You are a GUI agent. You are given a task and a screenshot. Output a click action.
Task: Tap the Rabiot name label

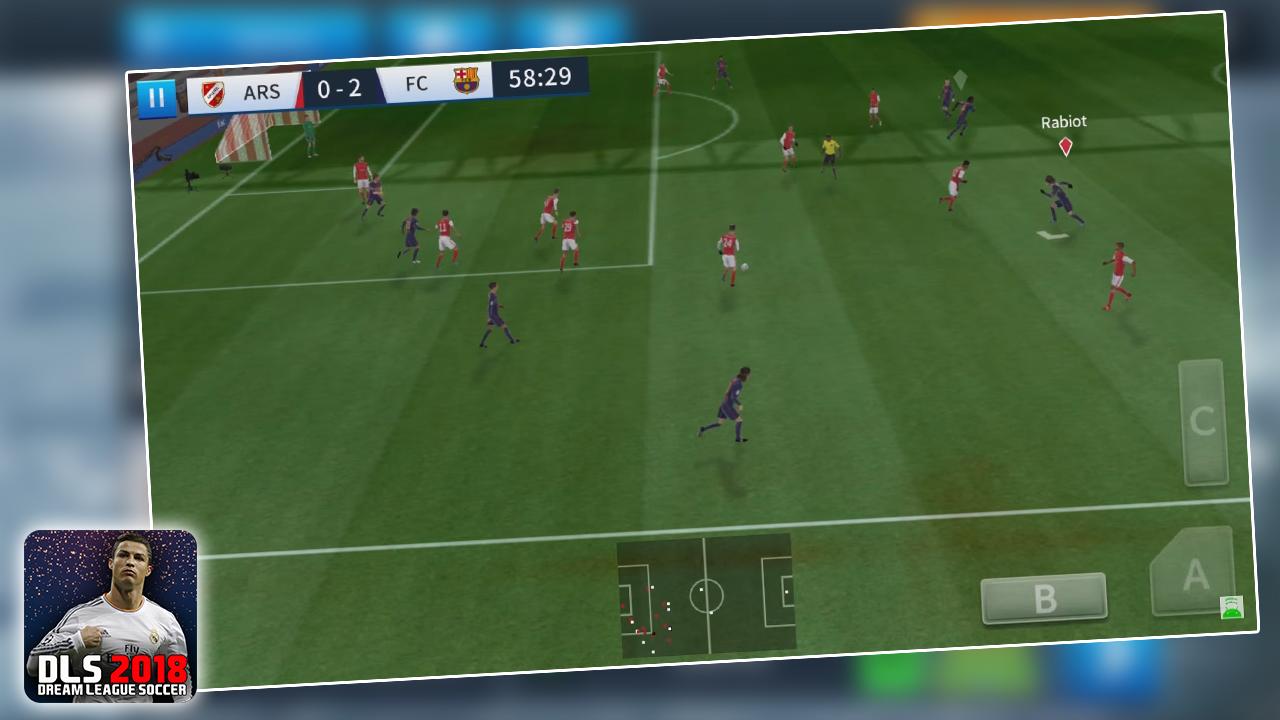point(1062,121)
